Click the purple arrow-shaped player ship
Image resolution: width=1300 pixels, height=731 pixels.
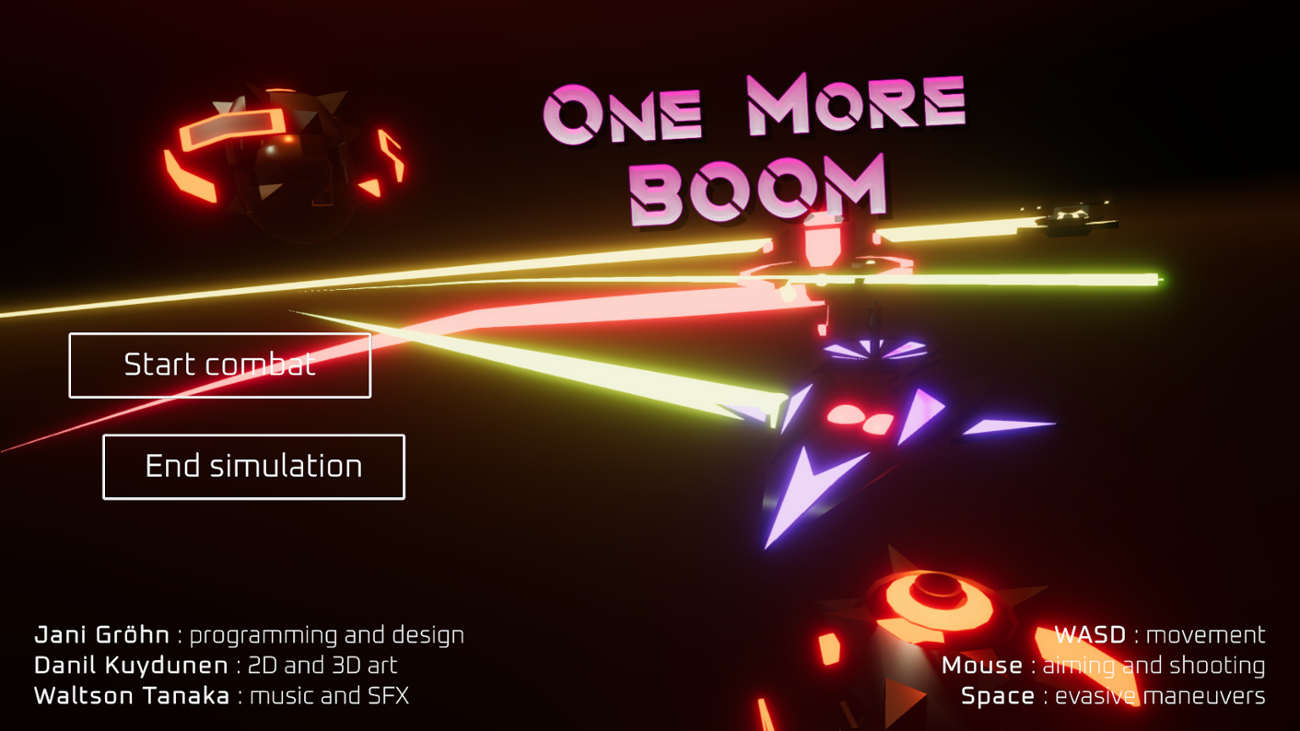860,420
